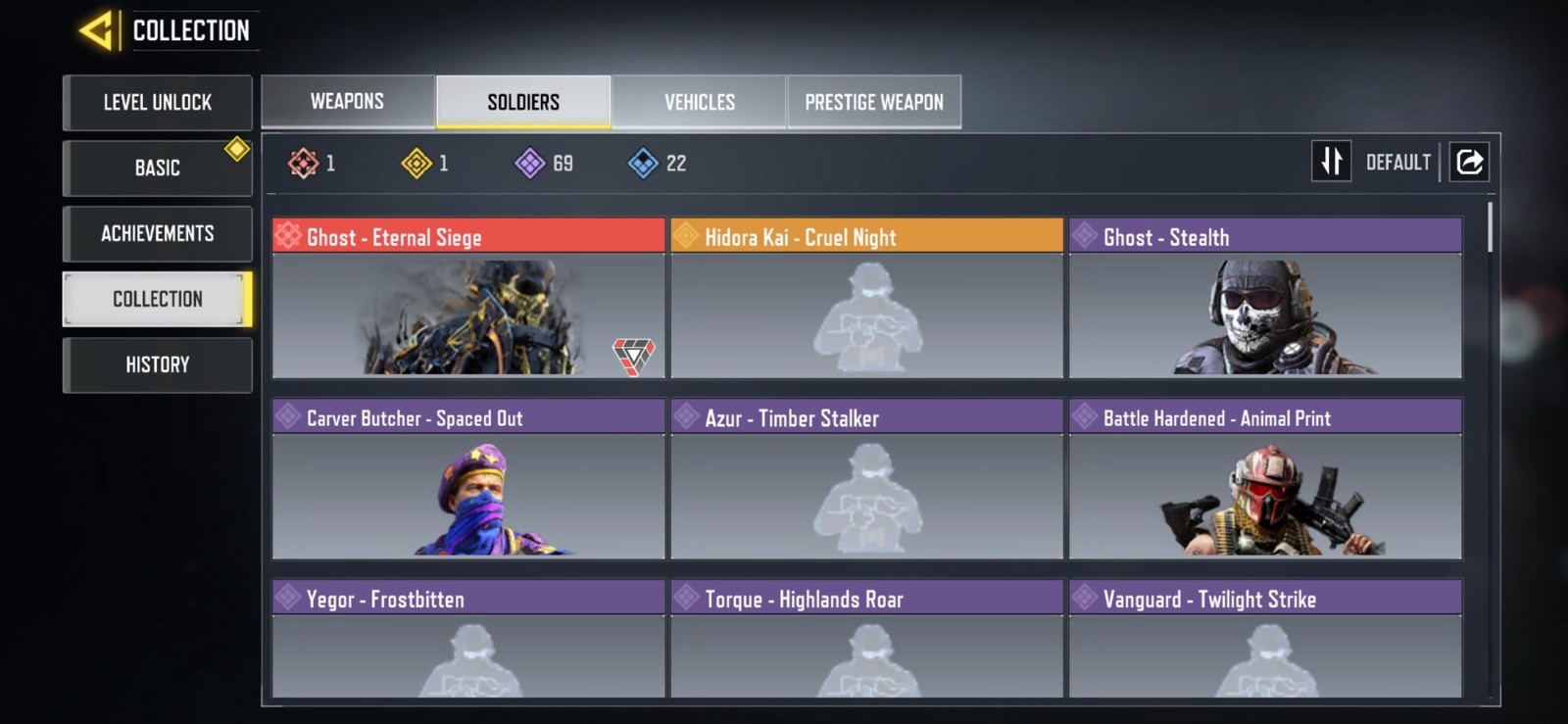Filter by purple epic rarity icon

tap(530, 163)
